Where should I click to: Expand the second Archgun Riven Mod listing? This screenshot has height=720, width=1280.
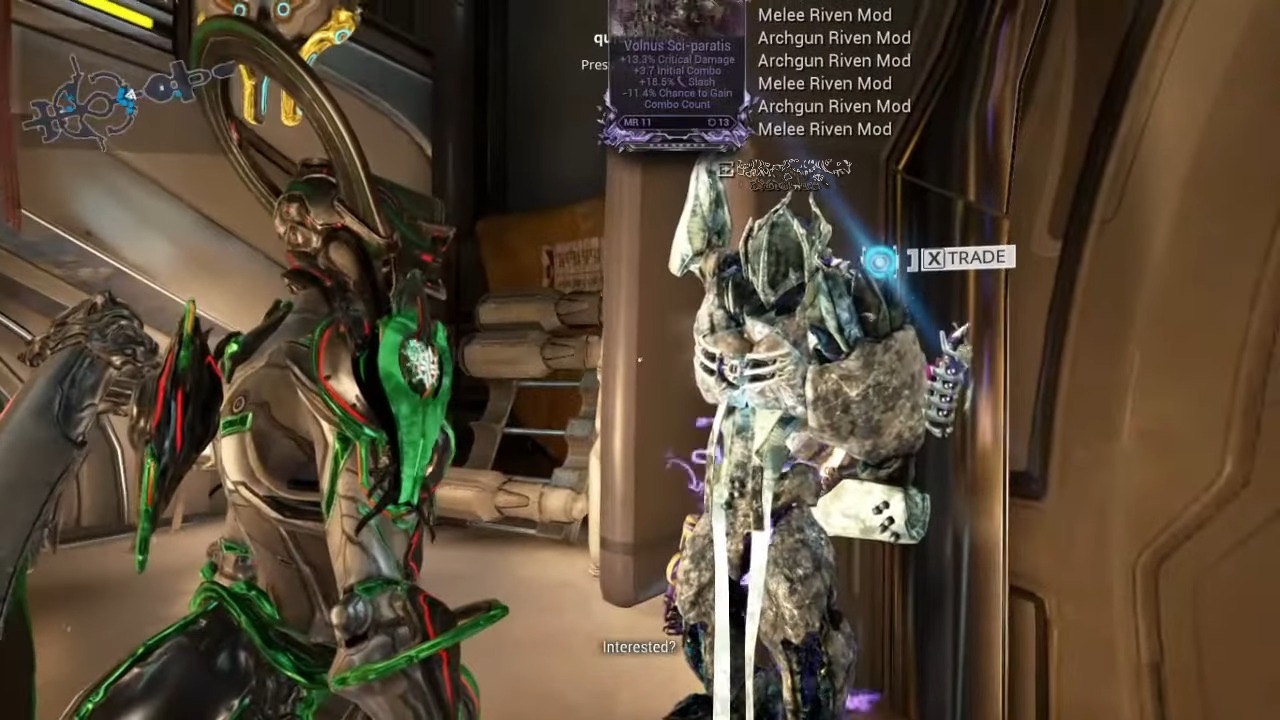[x=832, y=60]
